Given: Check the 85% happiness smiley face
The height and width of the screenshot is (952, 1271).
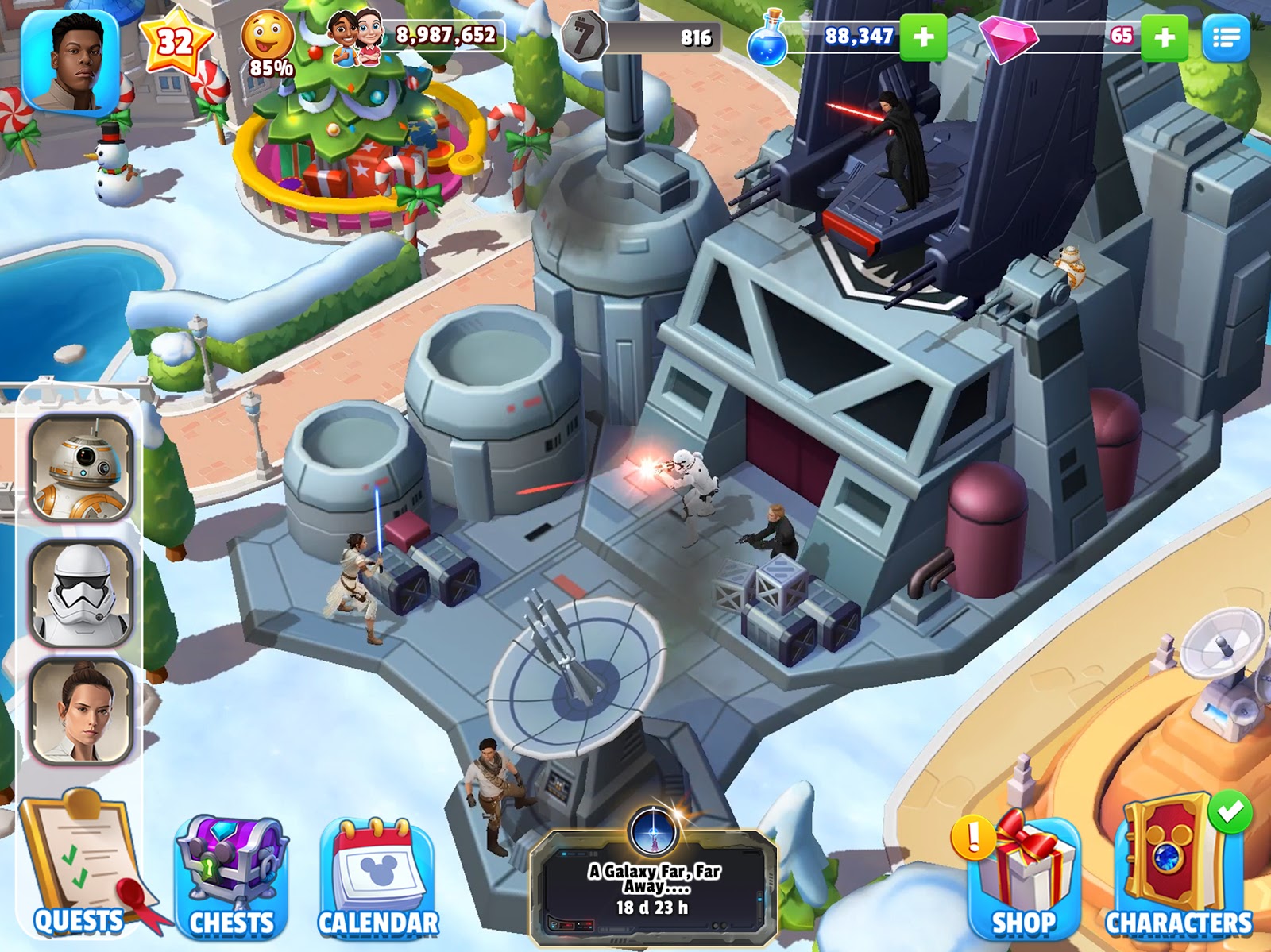Looking at the screenshot, I should click(x=268, y=41).
